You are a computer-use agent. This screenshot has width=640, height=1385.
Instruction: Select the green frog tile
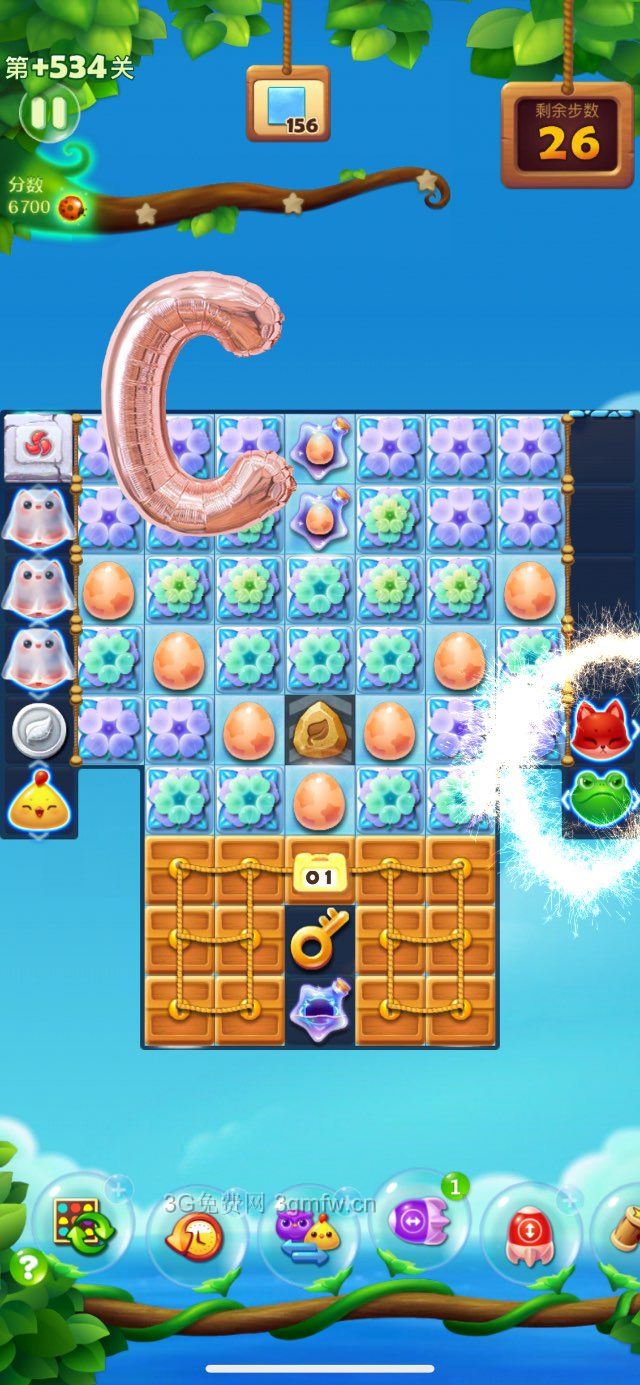(600, 797)
